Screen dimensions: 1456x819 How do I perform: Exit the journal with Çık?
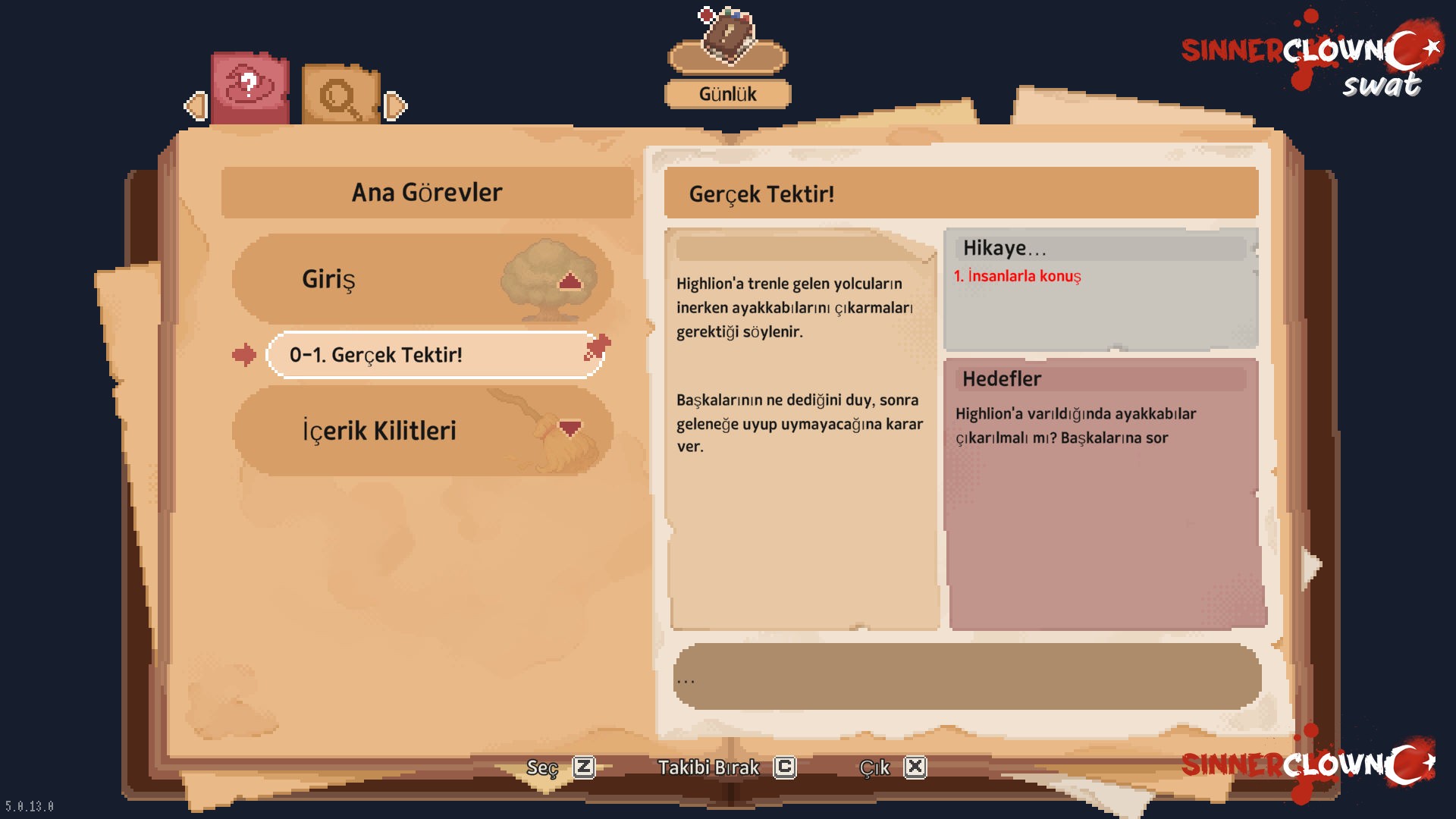point(892,767)
